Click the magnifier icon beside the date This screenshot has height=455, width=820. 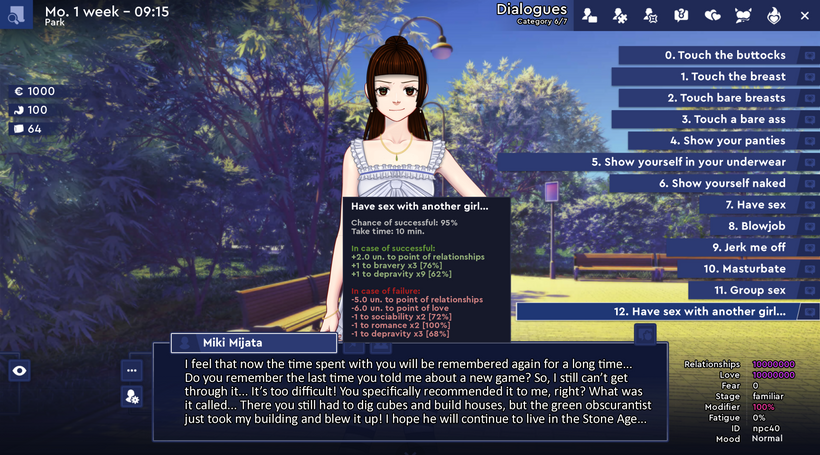pyautogui.click(x=16, y=15)
